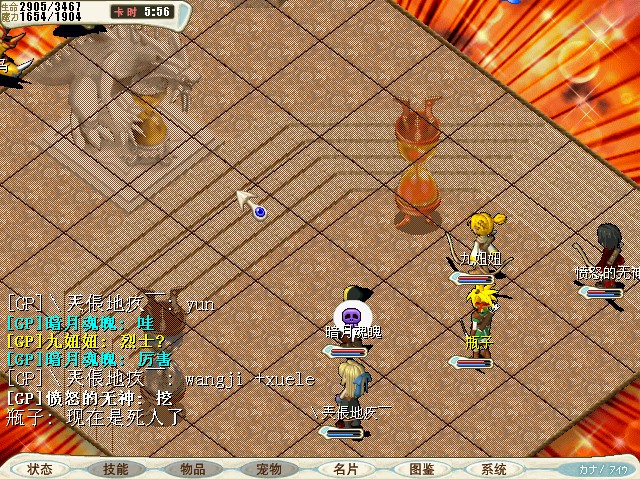This screenshot has width=640, height=480.
Task: Open the 技能 skills menu
Action: tap(115, 469)
